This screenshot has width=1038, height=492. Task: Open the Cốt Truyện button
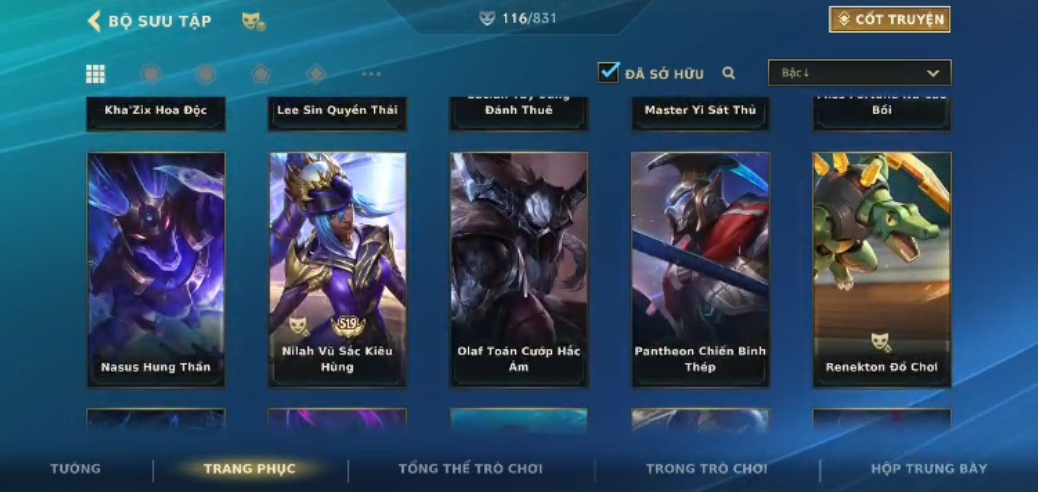click(x=889, y=20)
